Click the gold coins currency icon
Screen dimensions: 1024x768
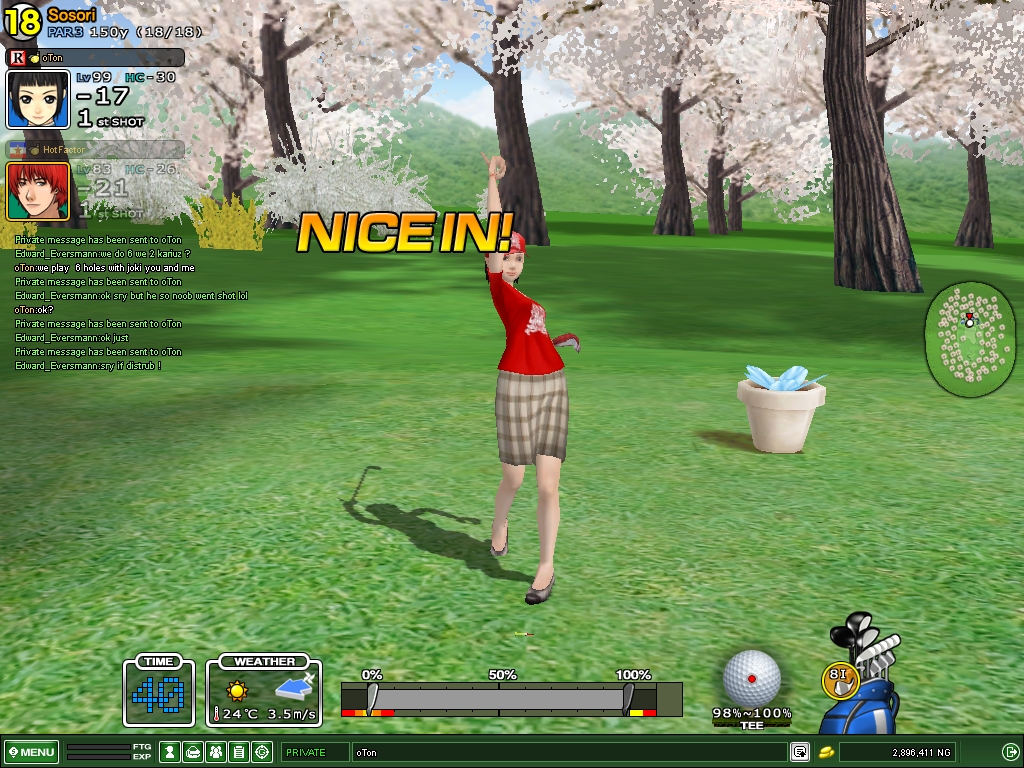pos(827,752)
